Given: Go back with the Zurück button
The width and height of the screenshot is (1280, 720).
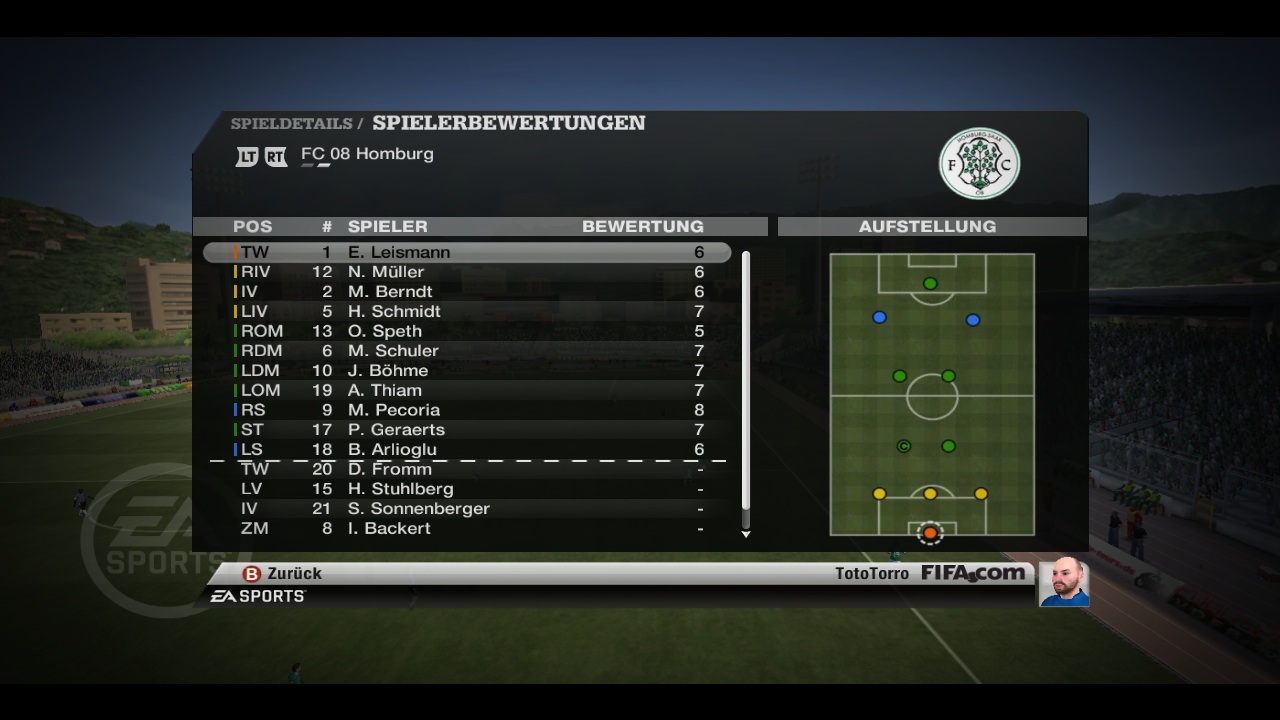Looking at the screenshot, I should click(x=283, y=573).
